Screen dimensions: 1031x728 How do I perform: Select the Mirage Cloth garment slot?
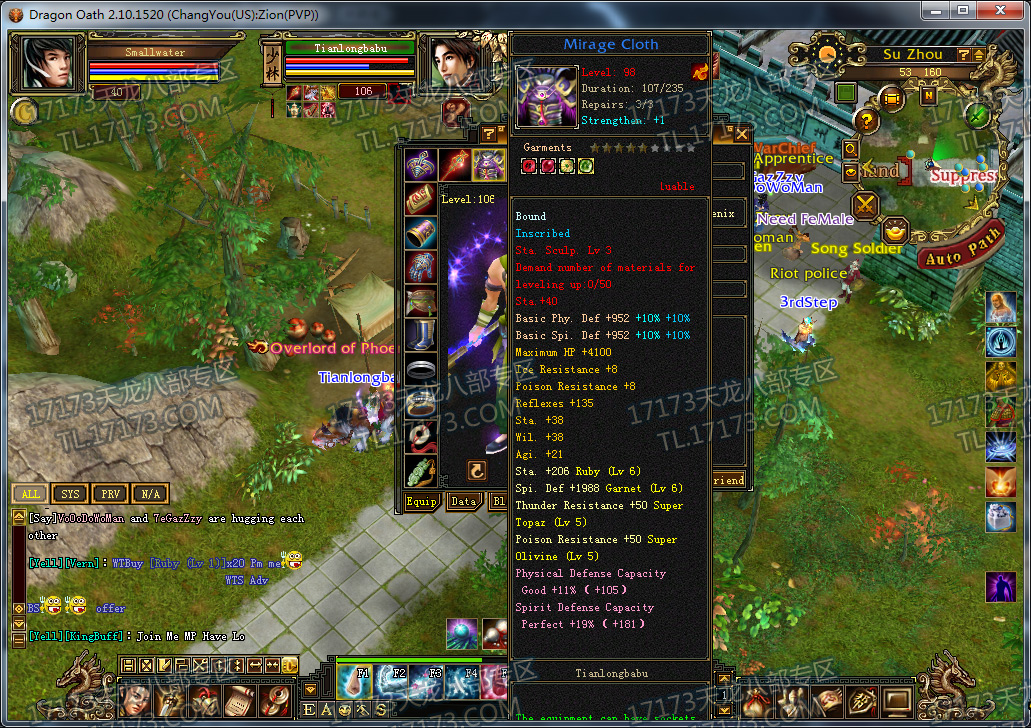[489, 164]
